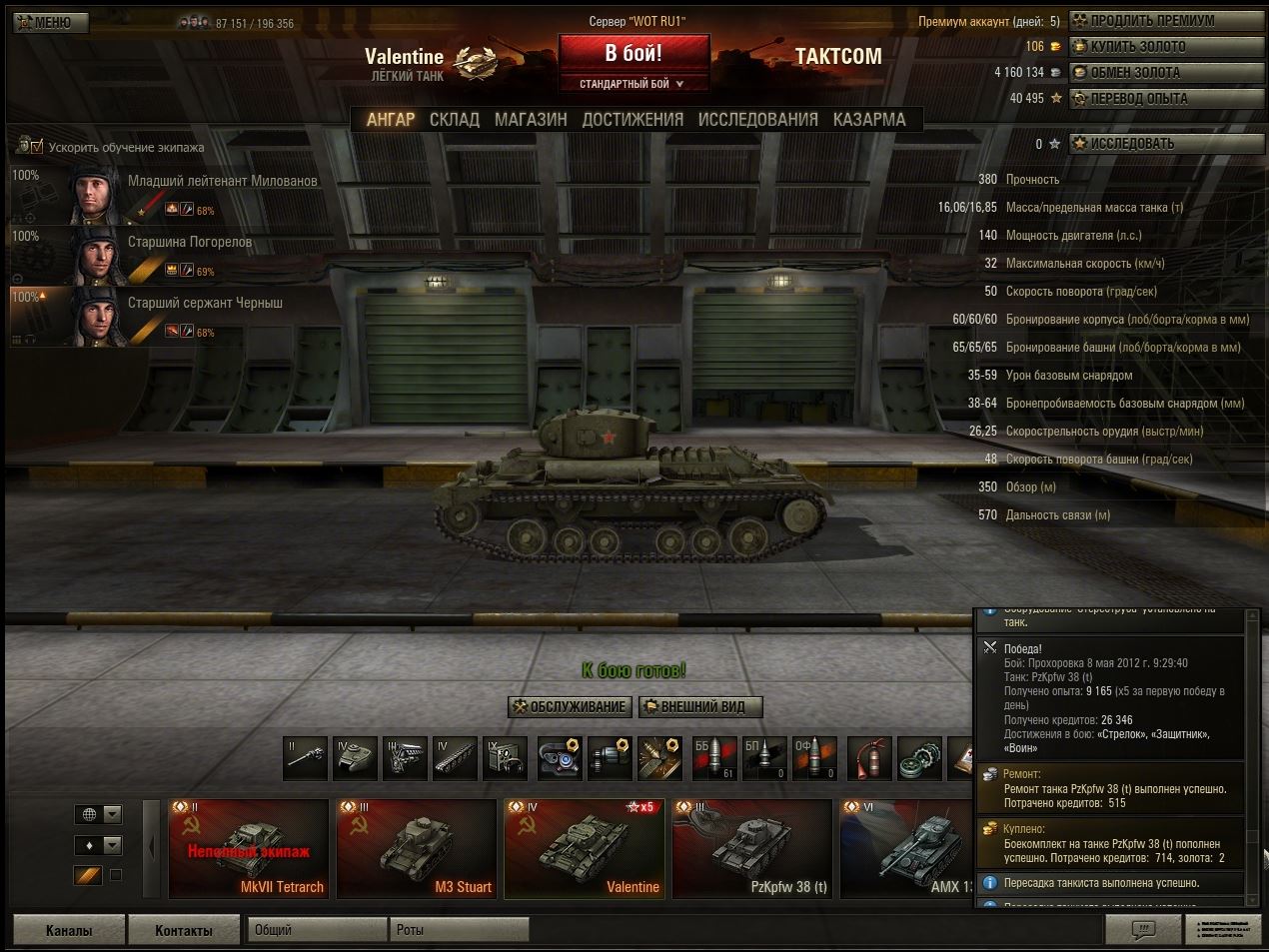Switch to the СКЛАД tab
The image size is (1269, 952).
[x=455, y=119]
